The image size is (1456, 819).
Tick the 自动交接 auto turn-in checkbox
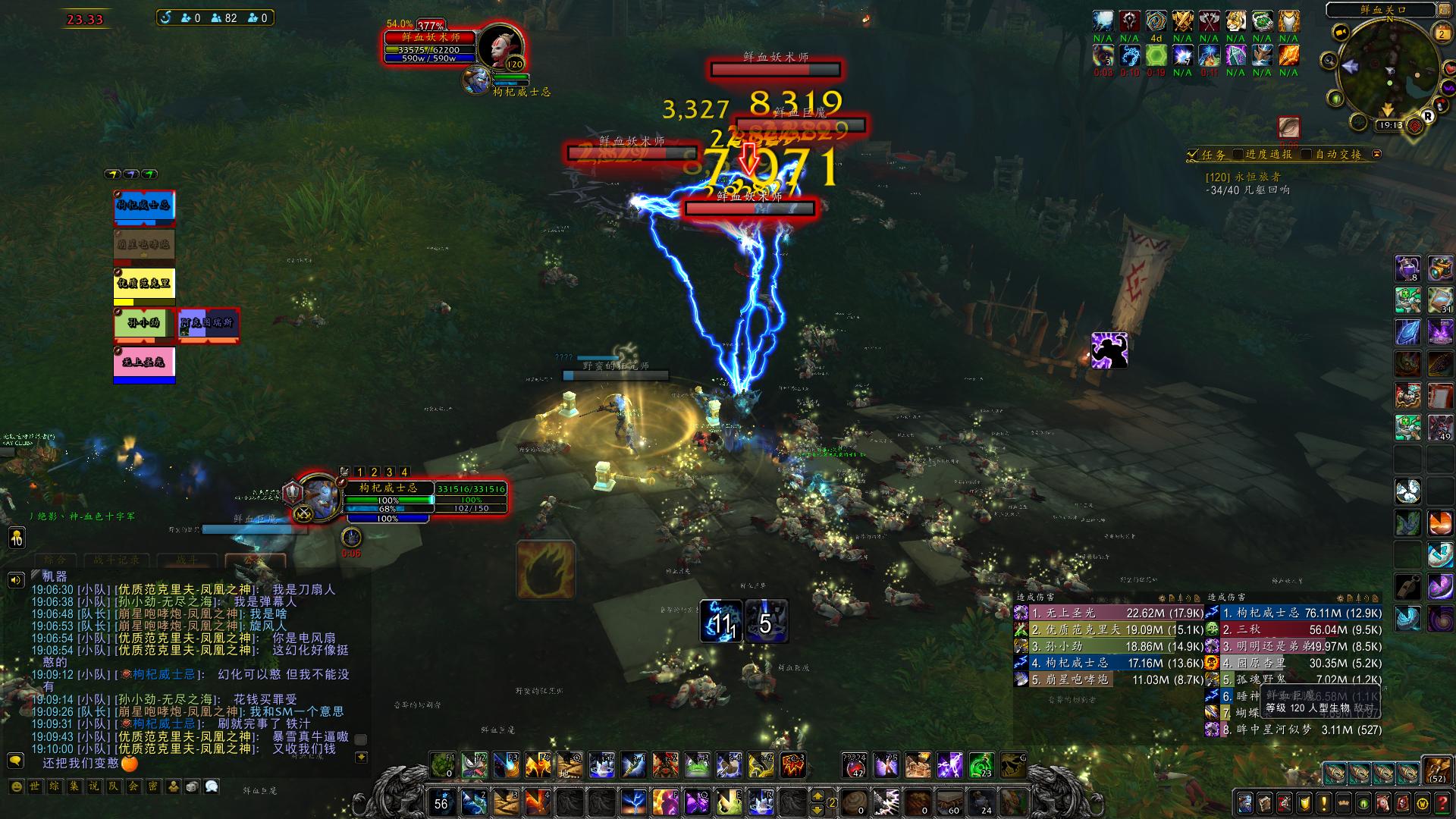coord(1307,155)
